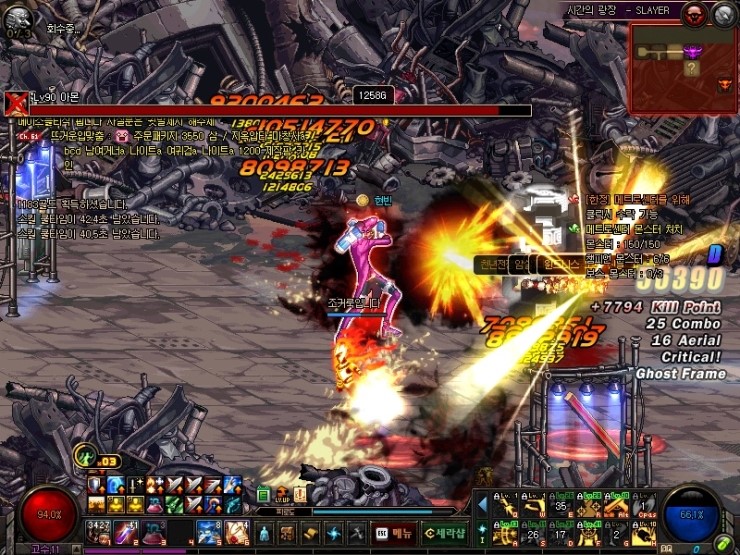Open the treasure chest inventory icon
Screen dimensions: 740x555
click(285, 532)
